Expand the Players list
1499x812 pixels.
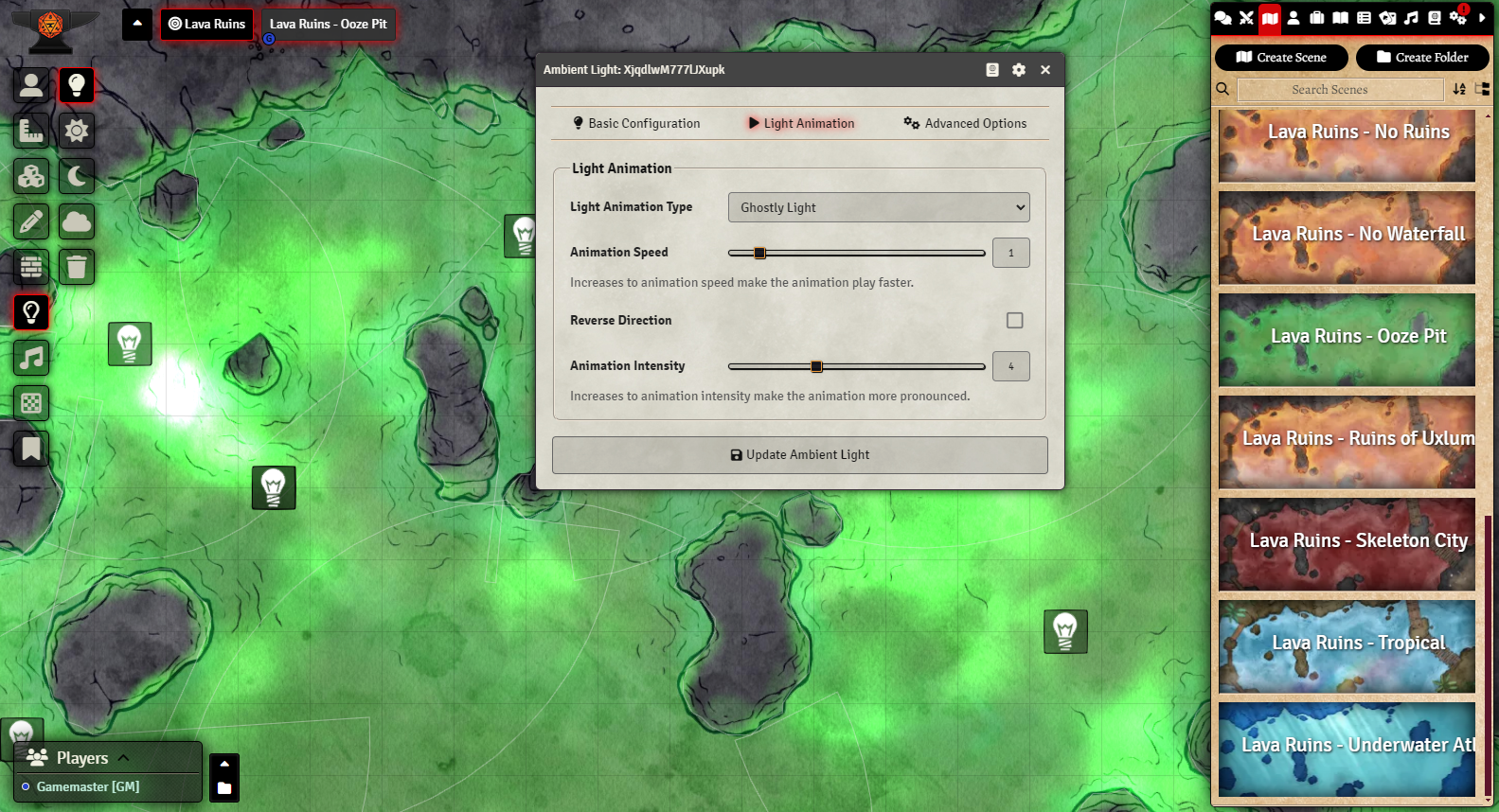tap(123, 758)
